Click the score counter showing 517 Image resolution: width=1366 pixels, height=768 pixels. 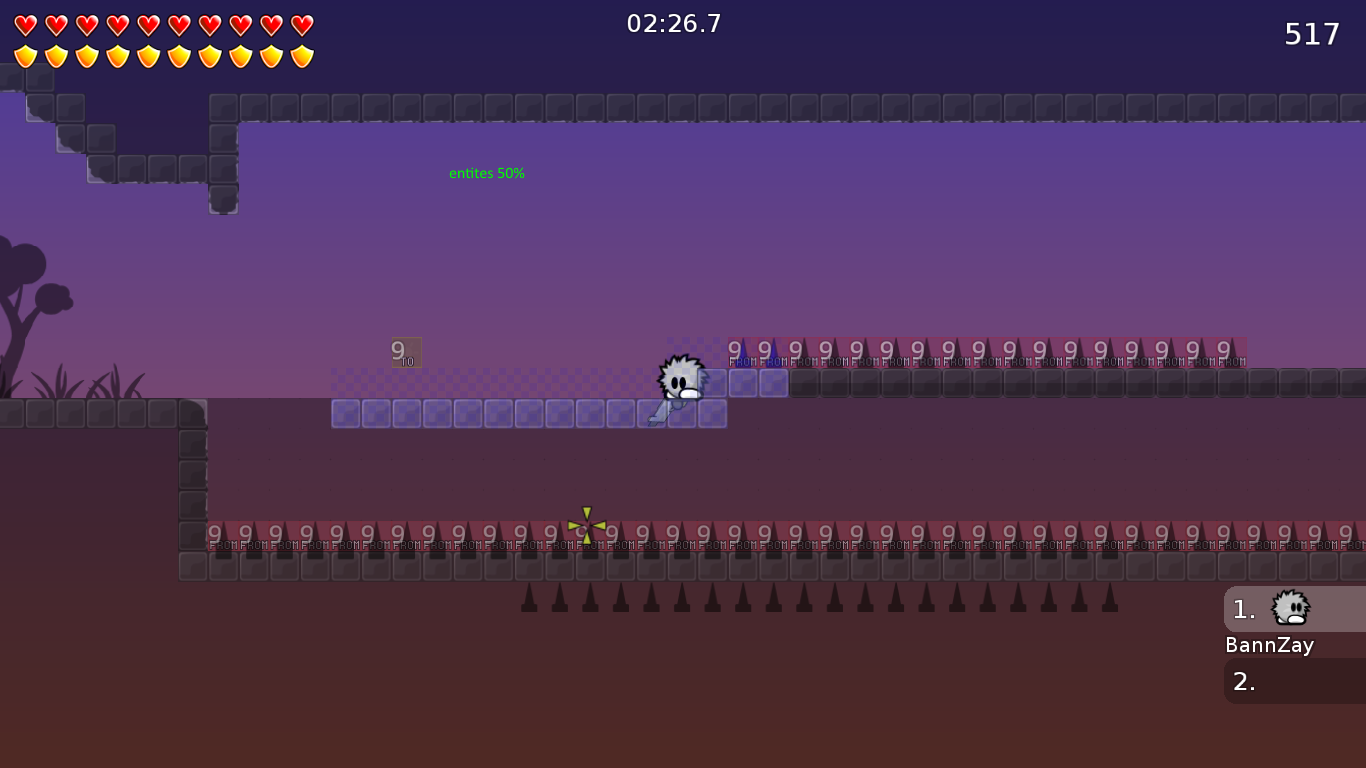[x=1310, y=33]
